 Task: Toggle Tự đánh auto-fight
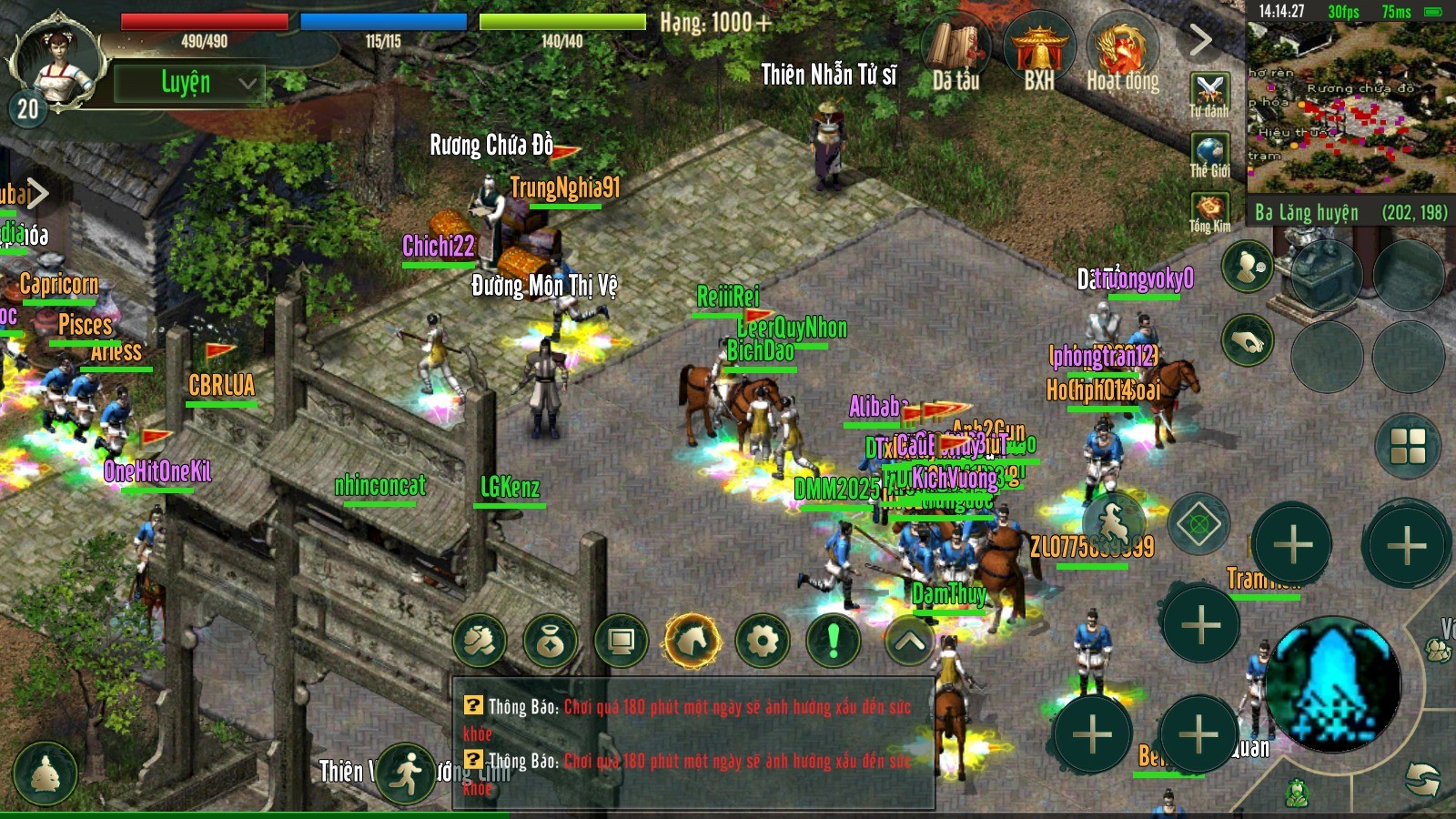click(x=1209, y=94)
